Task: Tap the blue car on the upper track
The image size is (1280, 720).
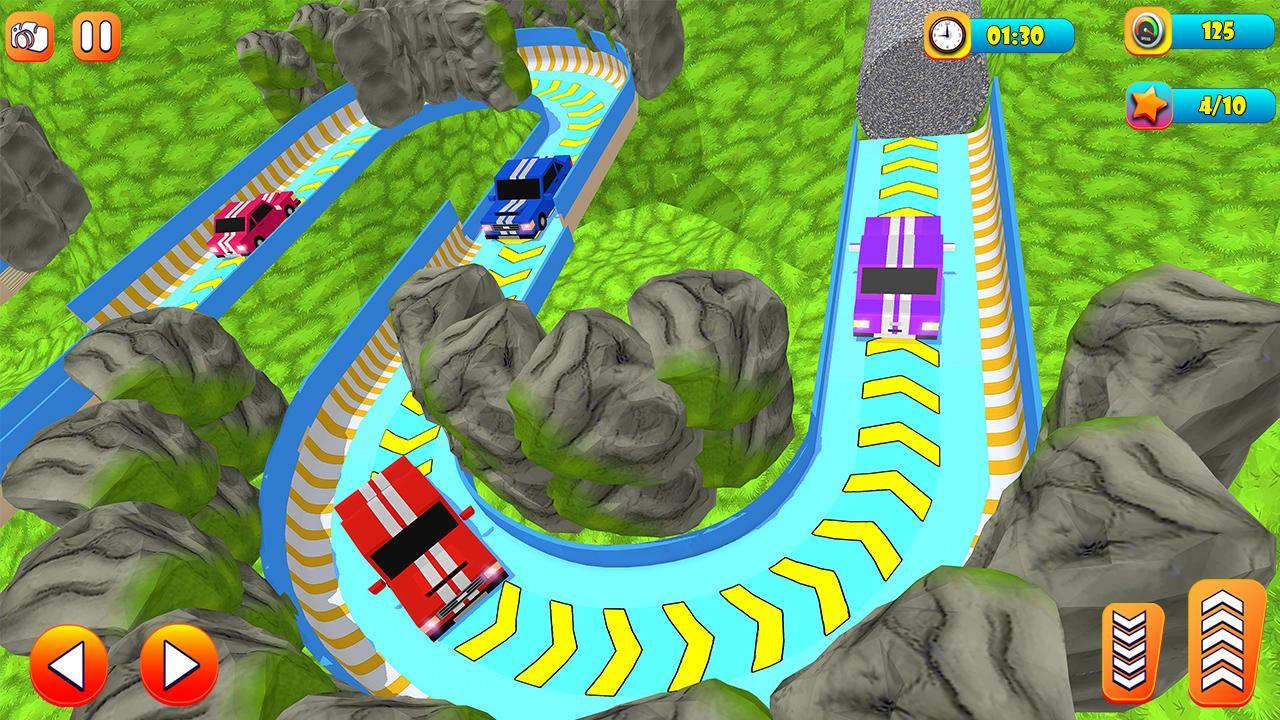Action: (x=520, y=196)
